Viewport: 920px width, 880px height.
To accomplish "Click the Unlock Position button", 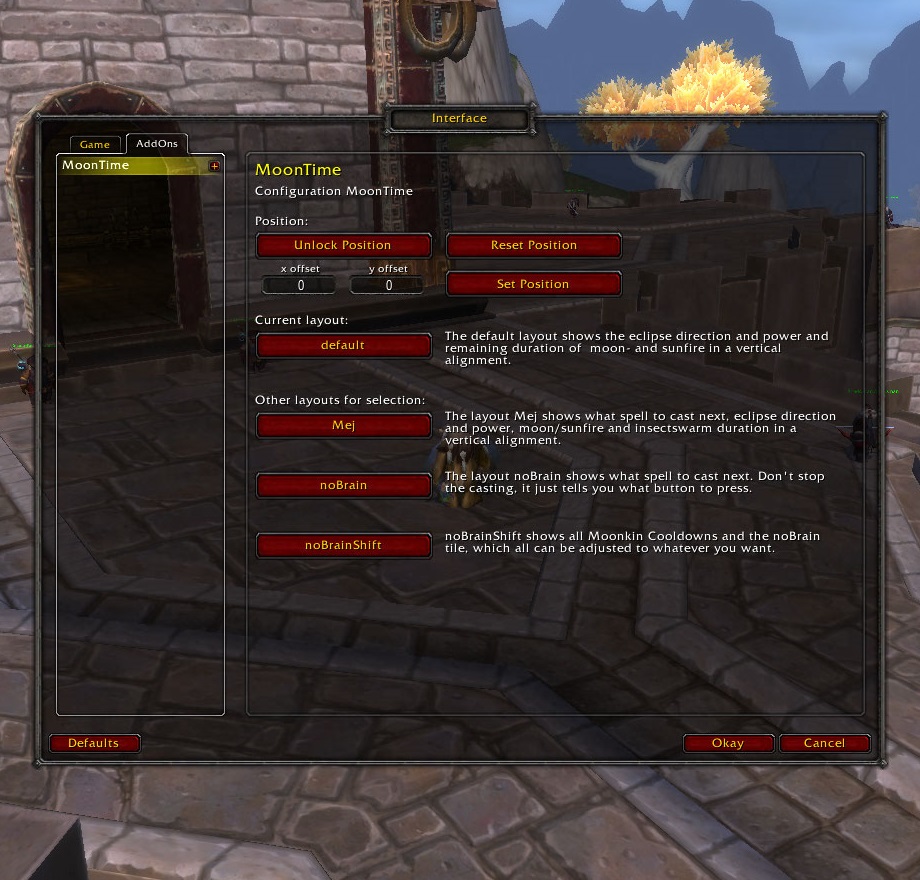I will 343,245.
